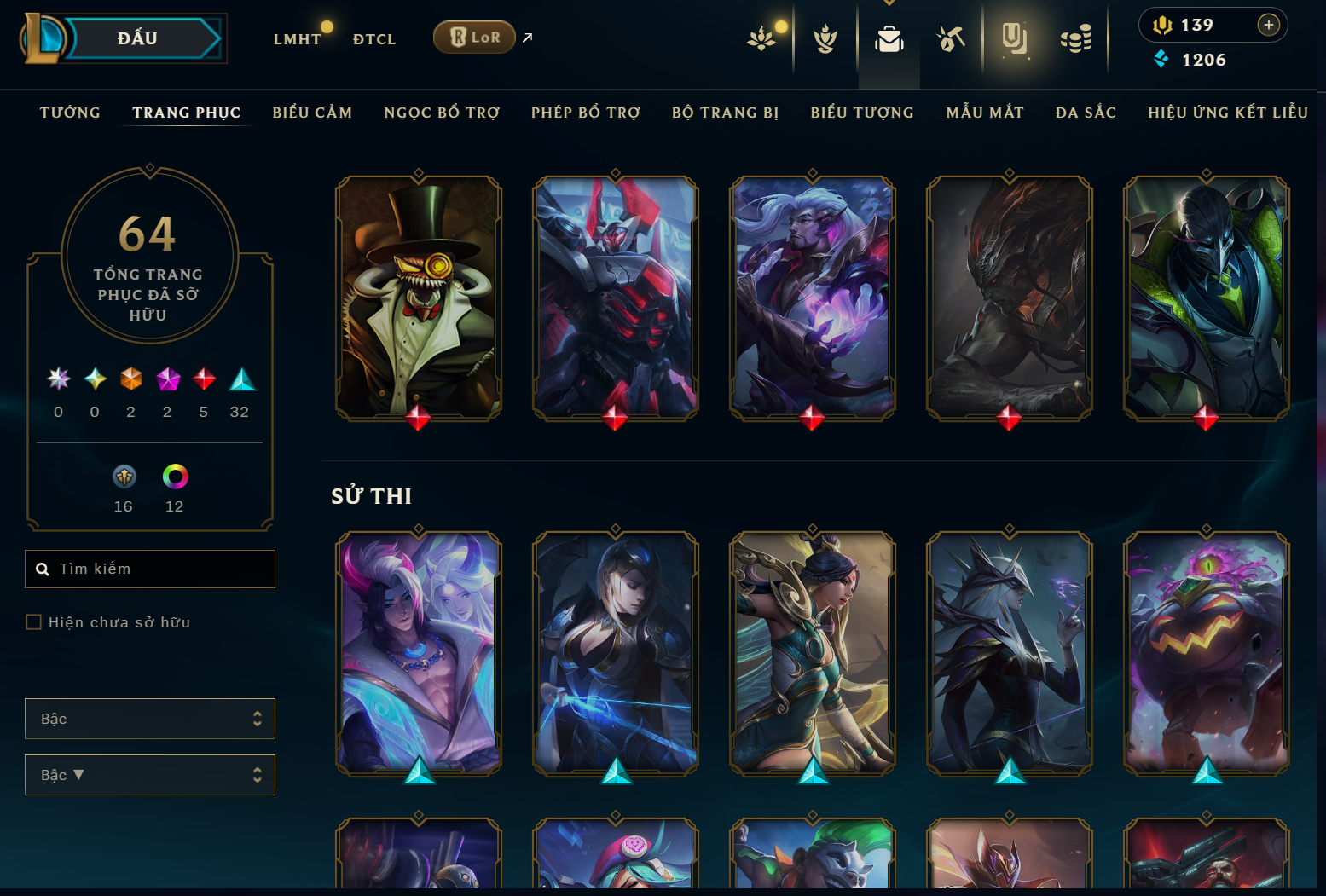1326x896 pixels.
Task: Open the missions lotus icon with notification dot
Action: [x=763, y=38]
